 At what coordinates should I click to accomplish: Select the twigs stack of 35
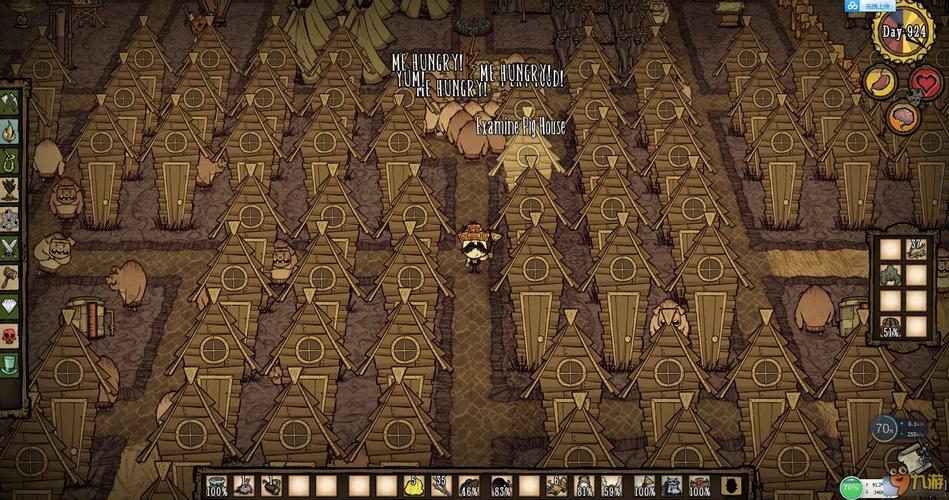pyautogui.click(x=440, y=485)
